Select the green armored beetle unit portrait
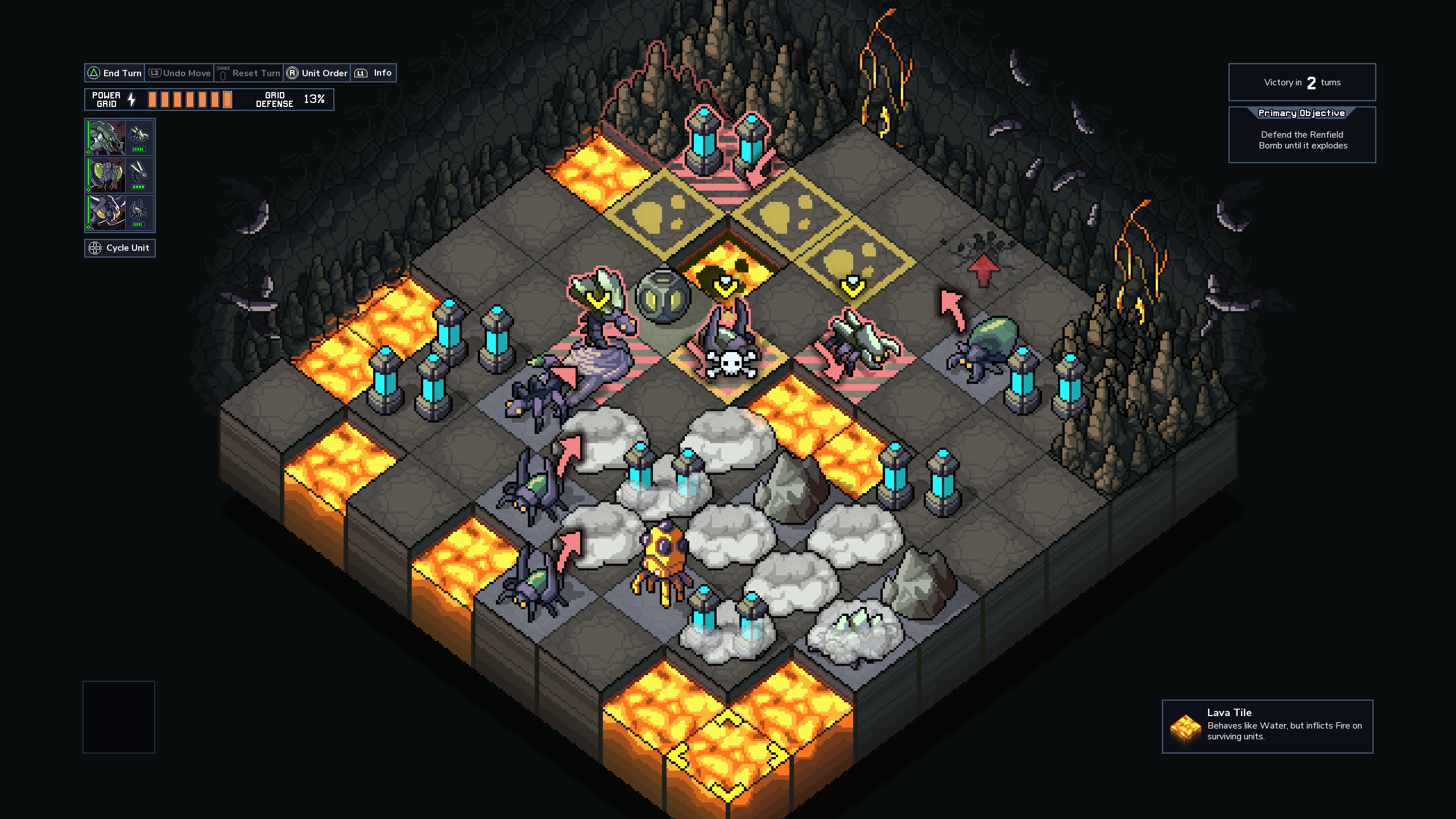Image resolution: width=1456 pixels, height=819 pixels. (106, 137)
